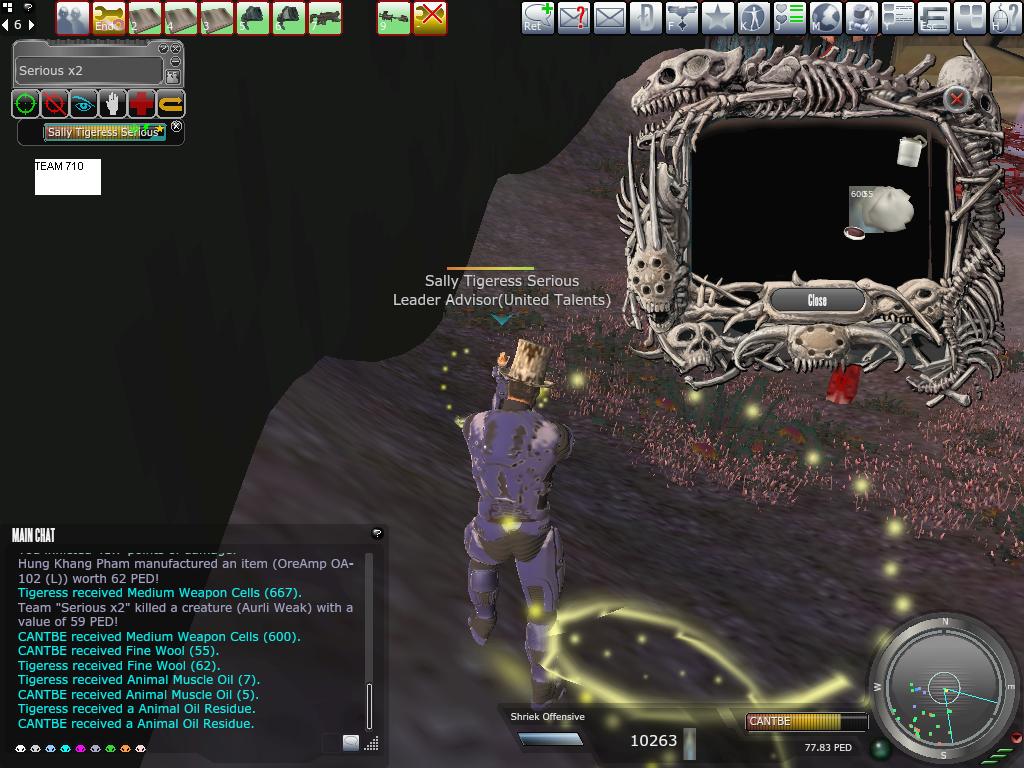Select the rifle weapon in hotbar slot 7

point(324,17)
